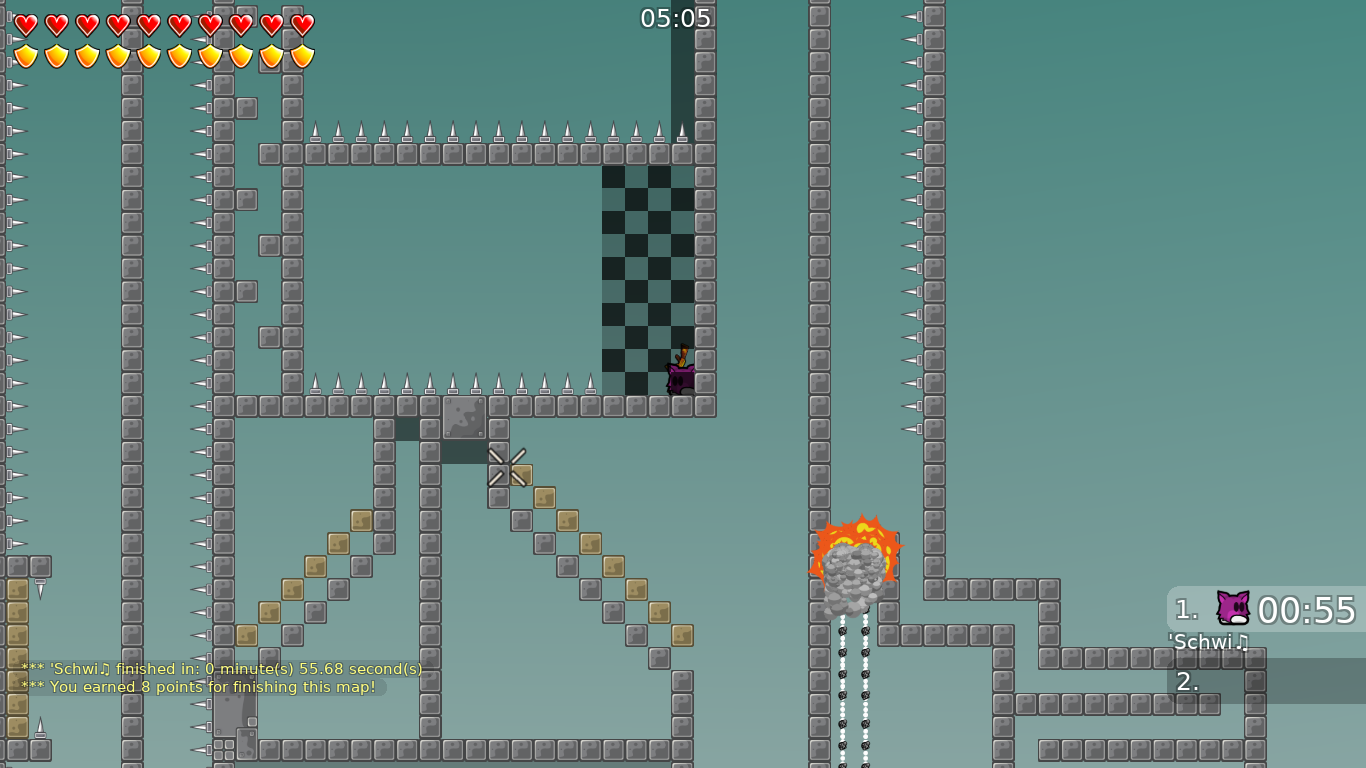1366x768 pixels.
Task: Click the 'earned 8 points' chat line
Action: click(197, 687)
